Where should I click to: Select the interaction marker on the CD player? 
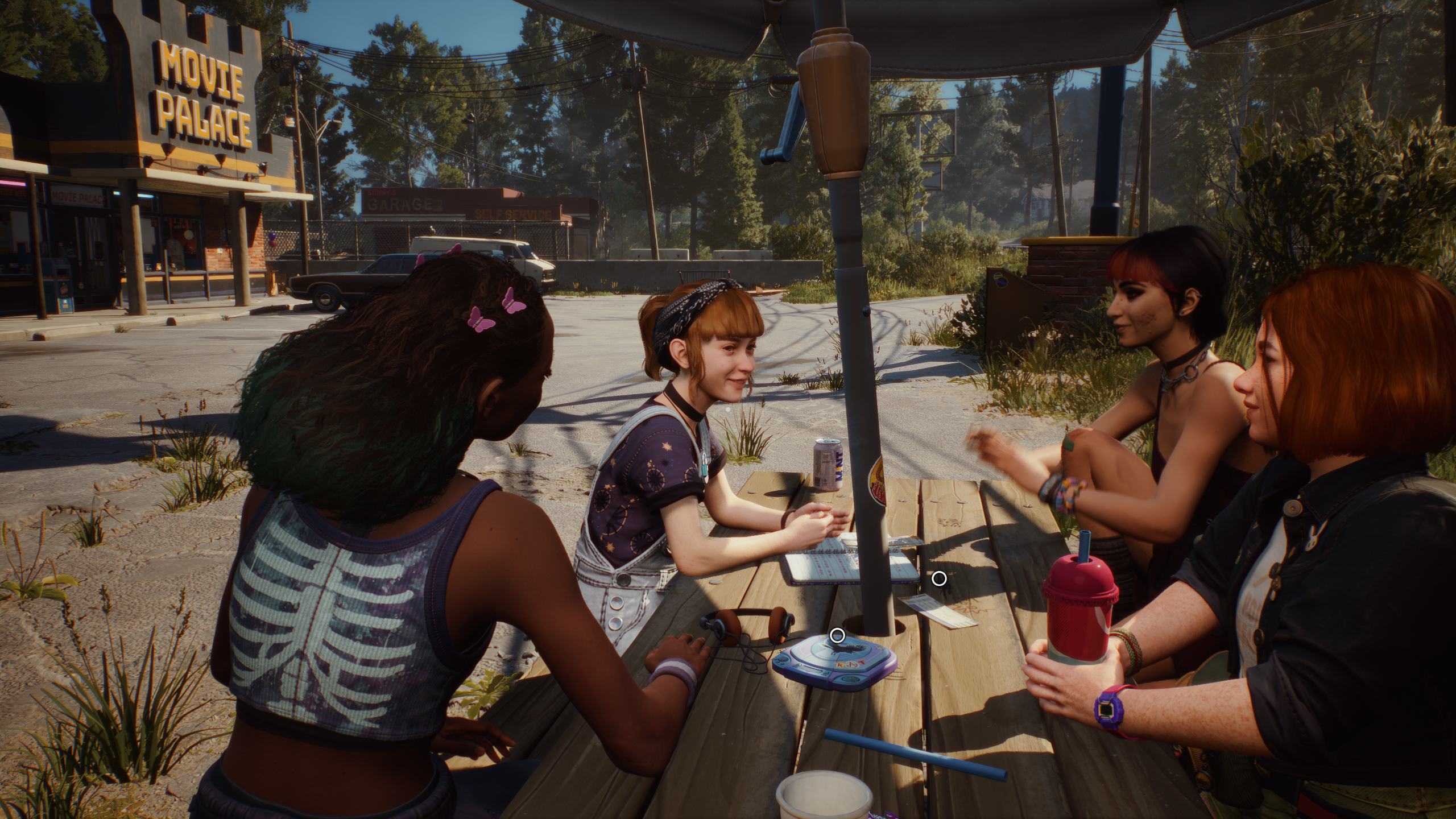(837, 635)
